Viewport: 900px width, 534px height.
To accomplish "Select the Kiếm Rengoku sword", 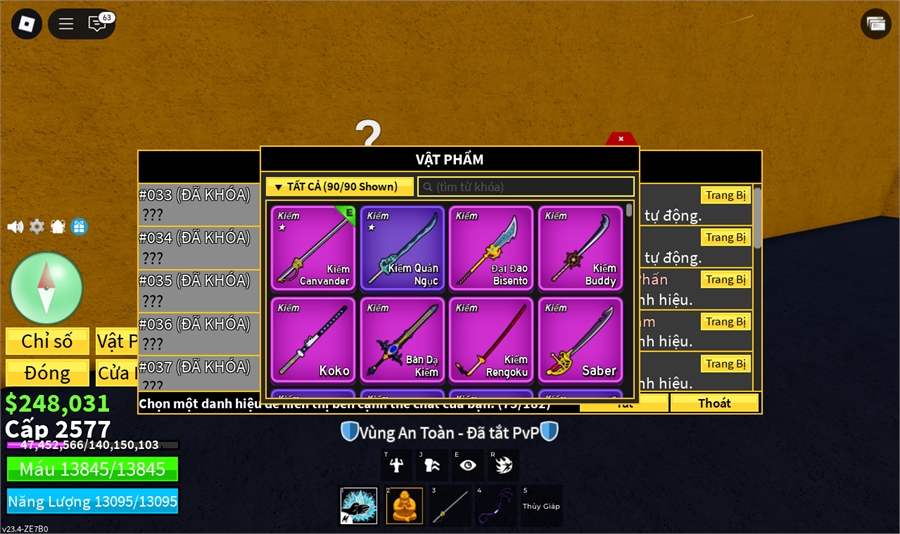I will (491, 339).
